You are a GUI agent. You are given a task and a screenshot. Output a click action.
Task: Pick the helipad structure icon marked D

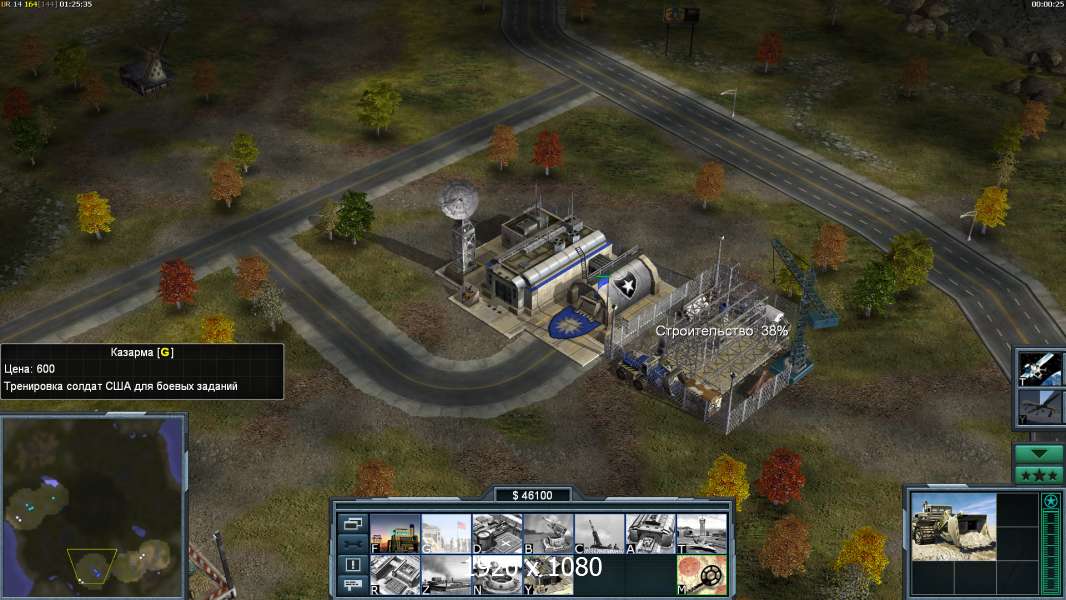pos(497,533)
